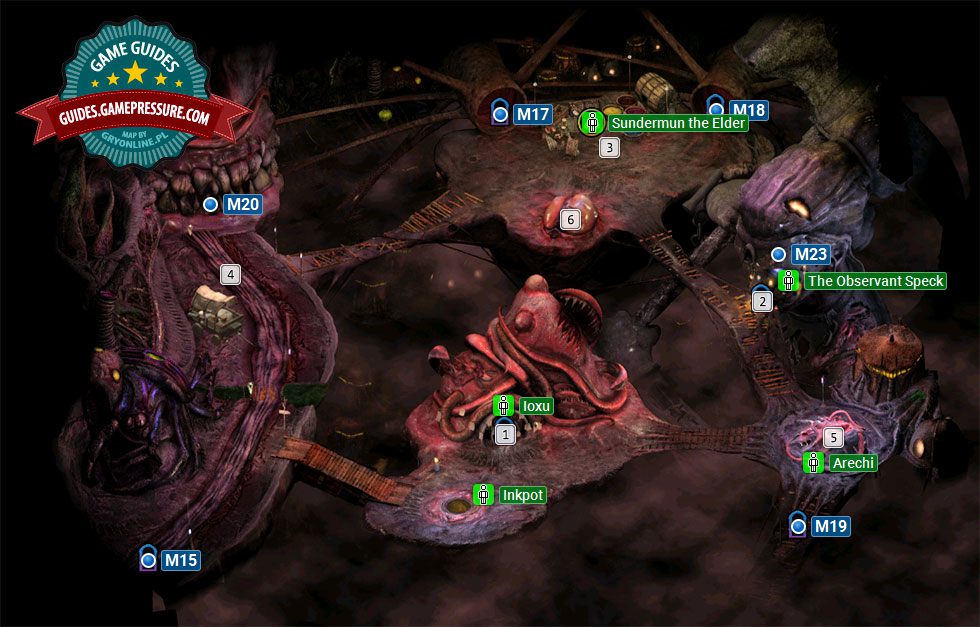Open numbered map point 6
Image resolution: width=980 pixels, height=627 pixels.
(570, 219)
